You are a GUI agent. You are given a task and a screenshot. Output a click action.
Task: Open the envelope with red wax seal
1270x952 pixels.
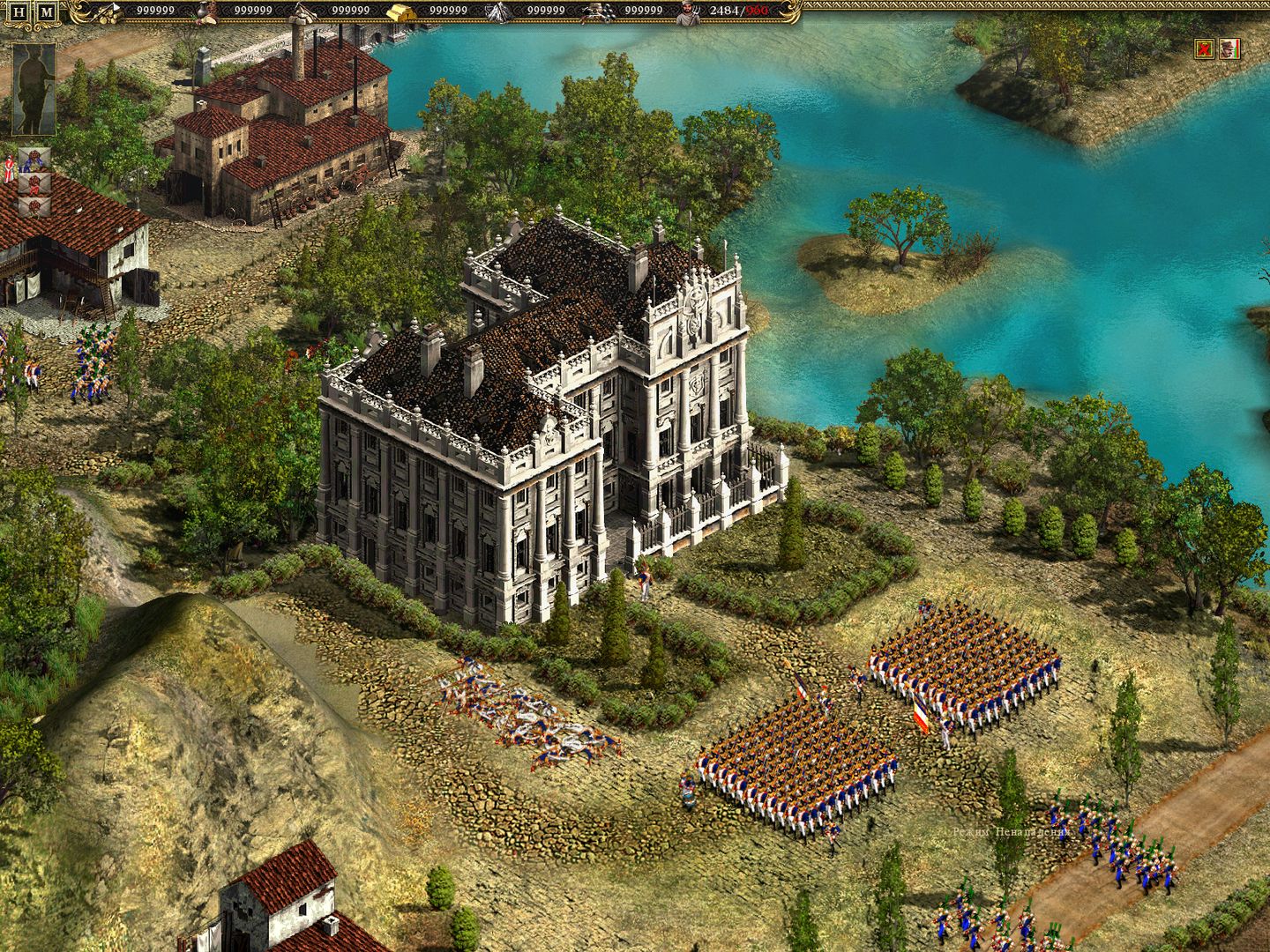coord(34,186)
